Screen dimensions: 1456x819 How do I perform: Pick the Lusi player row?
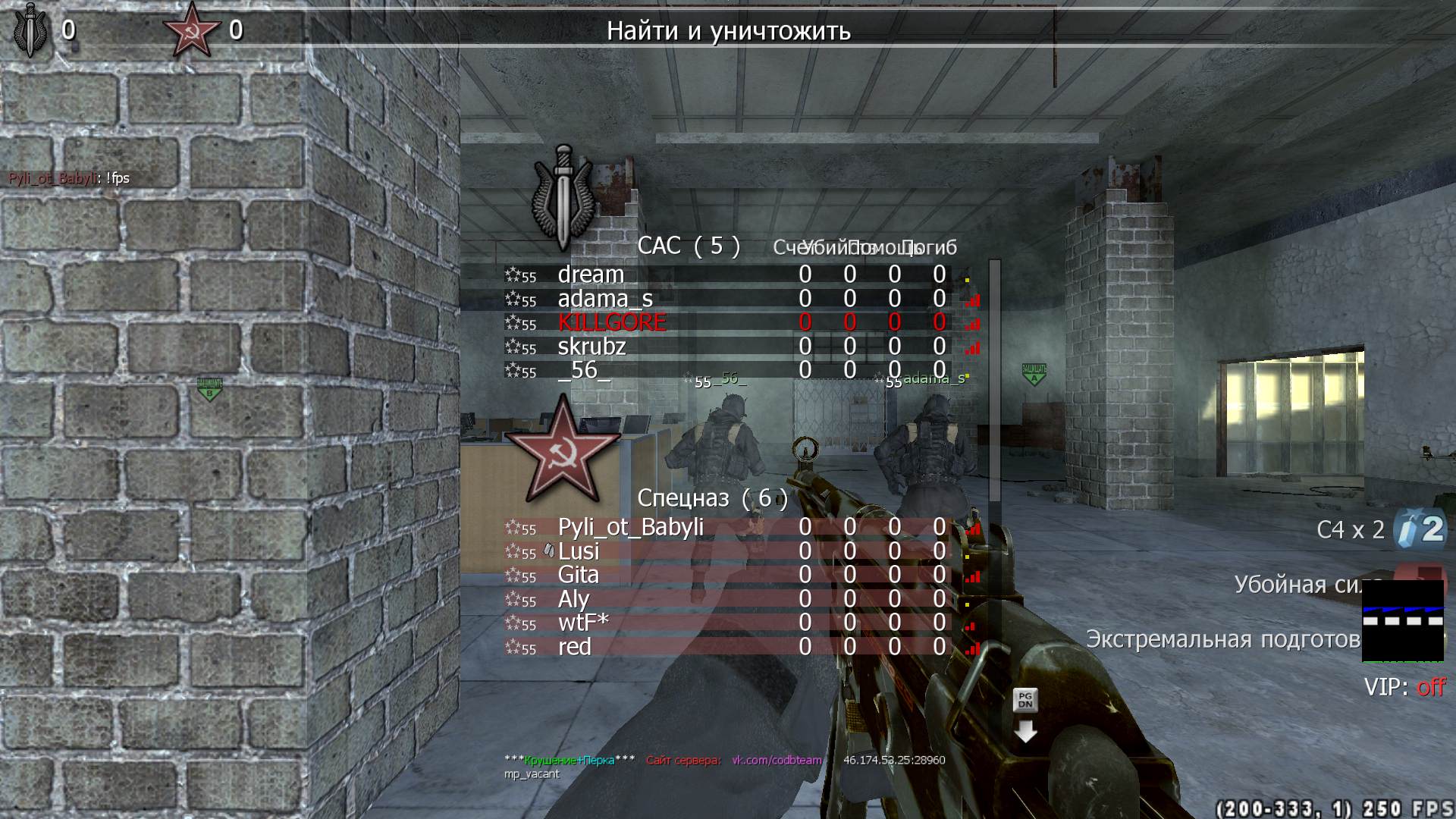point(579,551)
